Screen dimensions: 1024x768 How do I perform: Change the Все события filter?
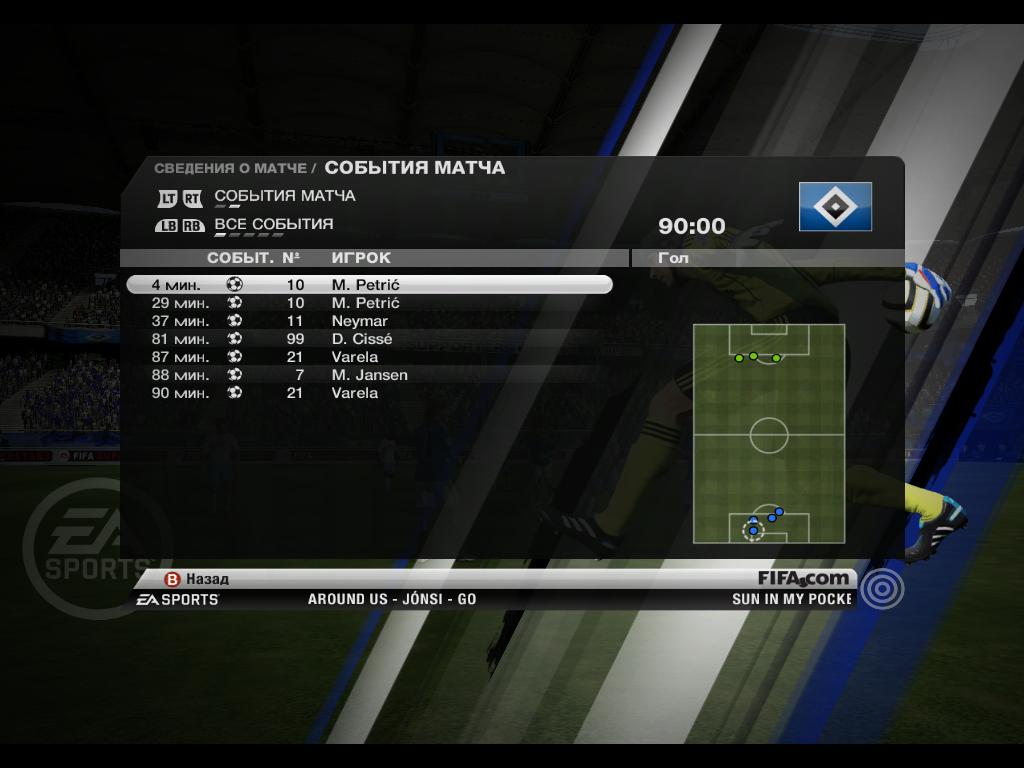273,224
